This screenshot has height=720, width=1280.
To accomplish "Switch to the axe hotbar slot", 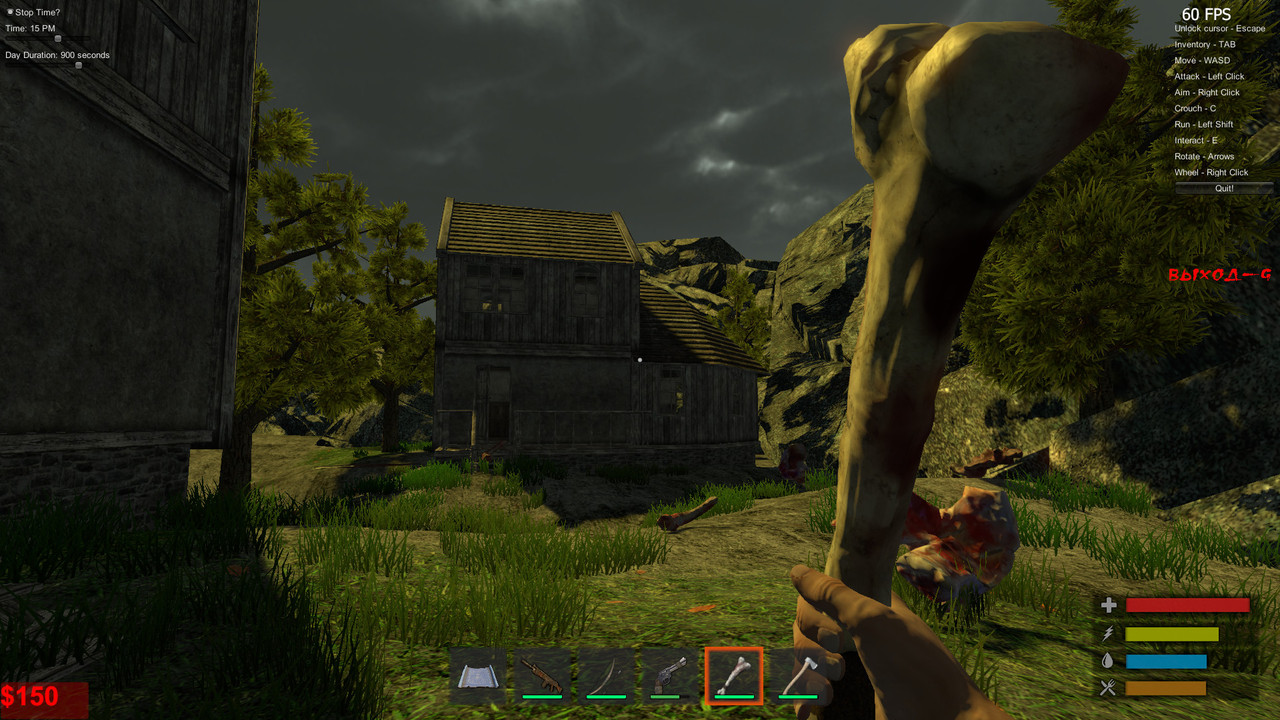I will coord(798,675).
